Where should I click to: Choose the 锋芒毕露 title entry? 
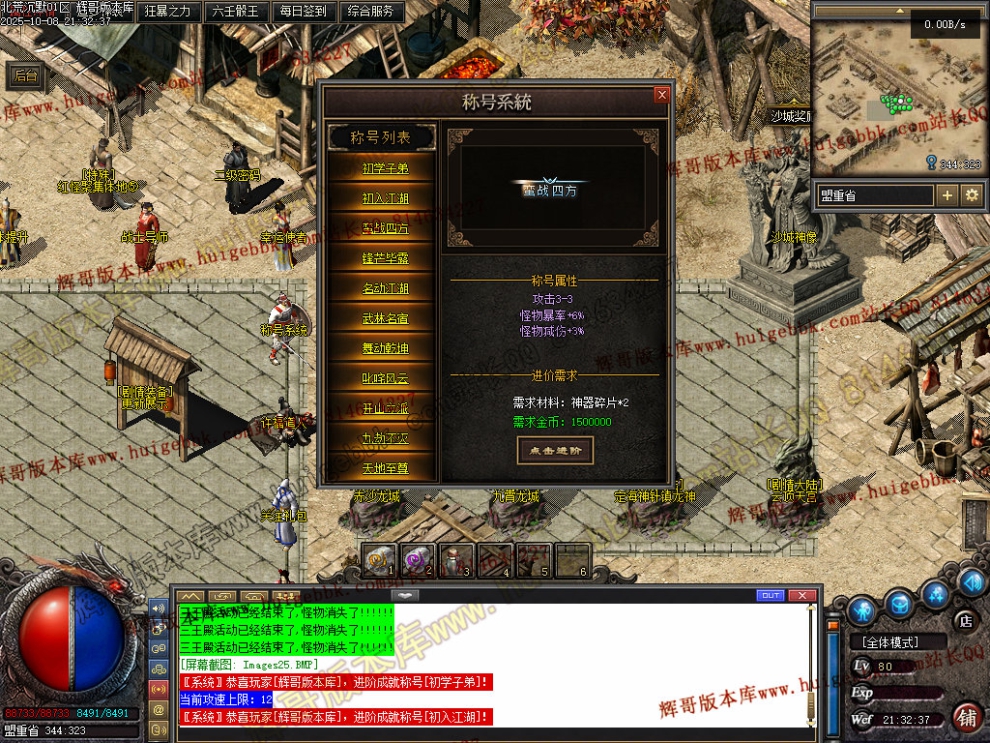tap(385, 258)
